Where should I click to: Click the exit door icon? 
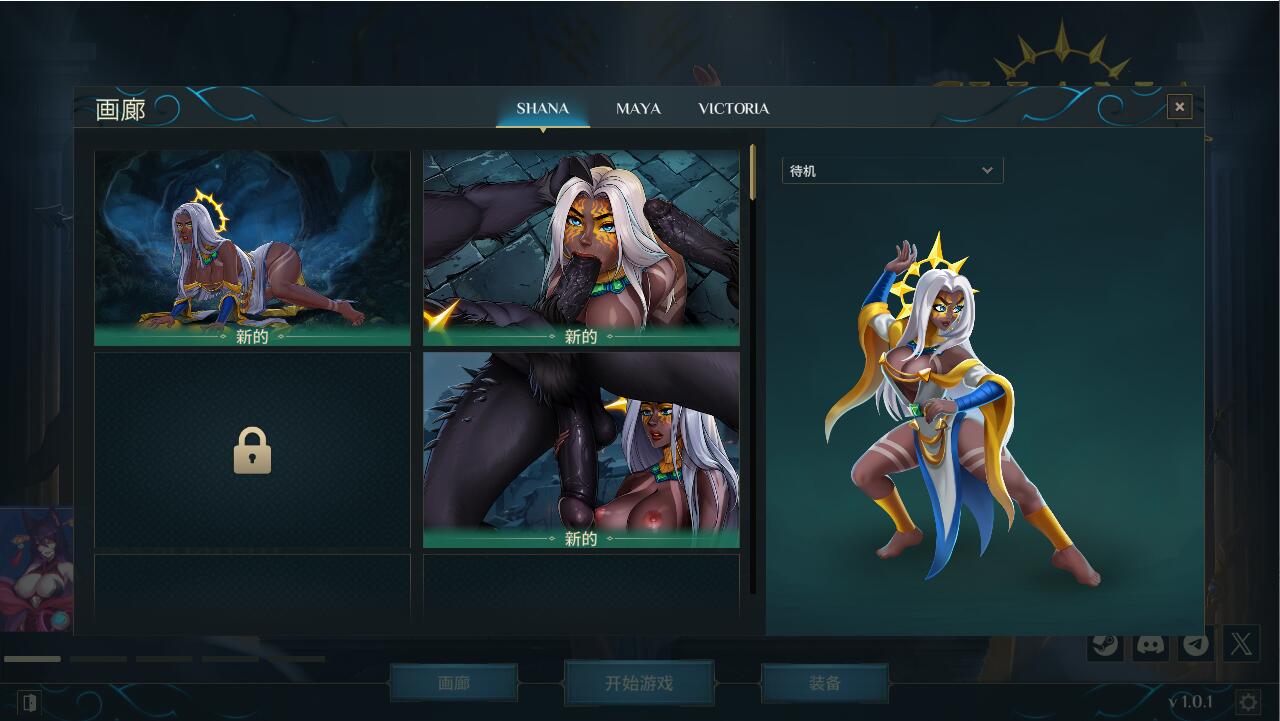tap(29, 702)
